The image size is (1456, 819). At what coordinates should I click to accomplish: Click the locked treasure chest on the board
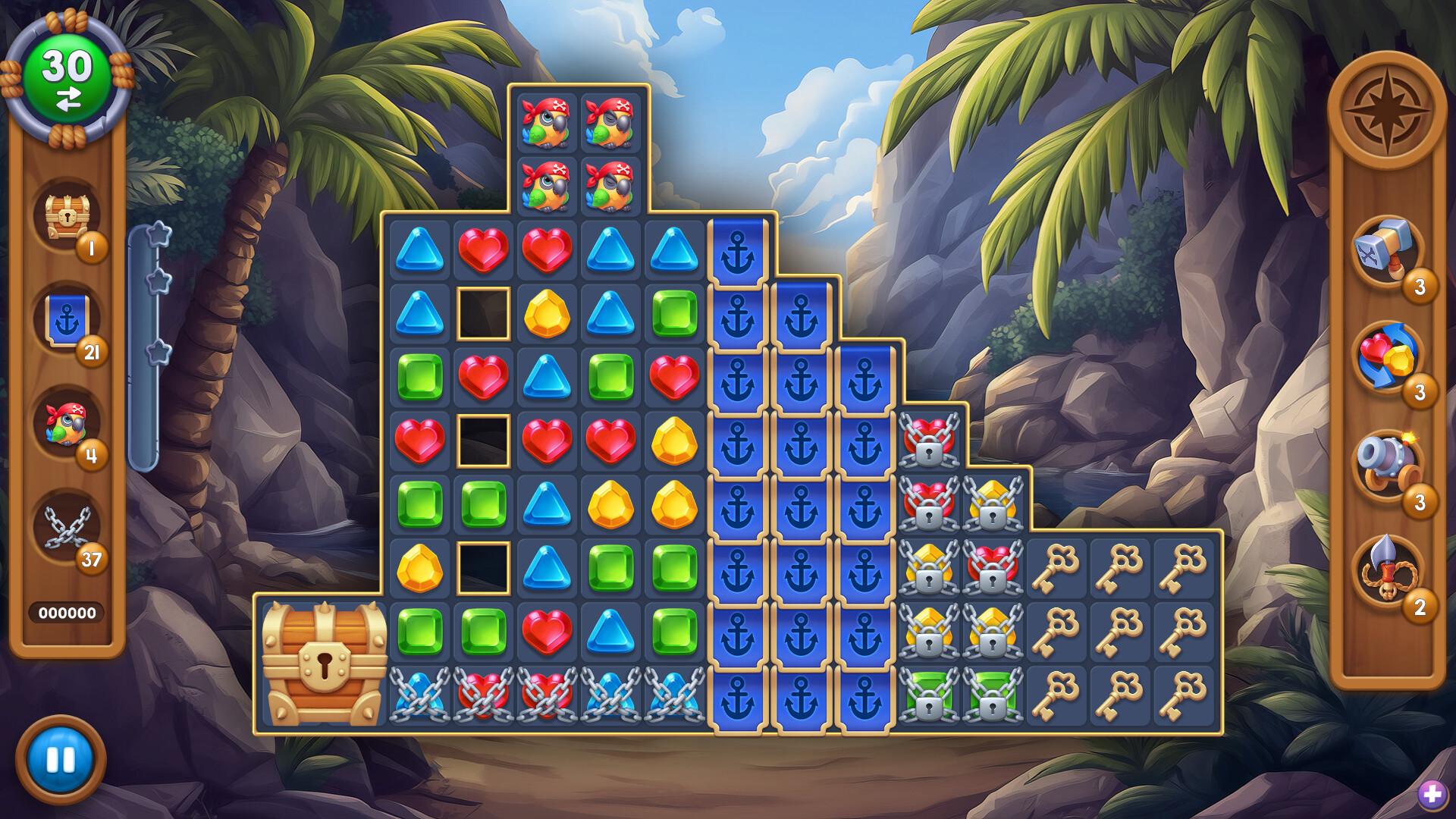point(326,658)
